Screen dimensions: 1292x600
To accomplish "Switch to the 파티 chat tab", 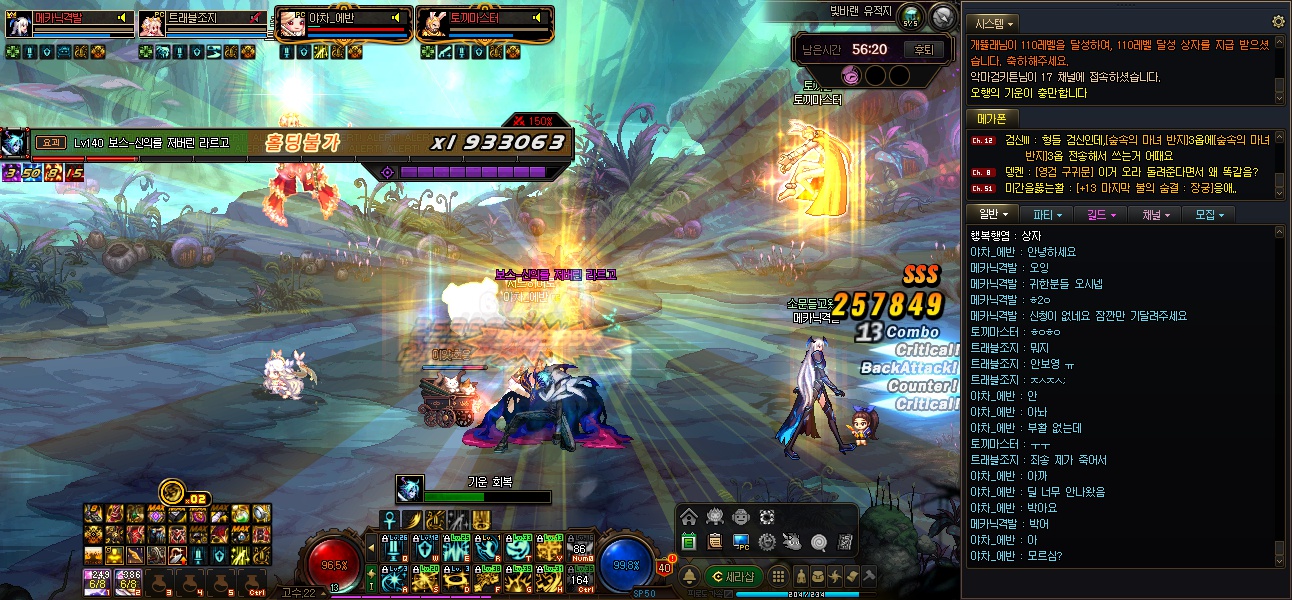I will [1046, 214].
